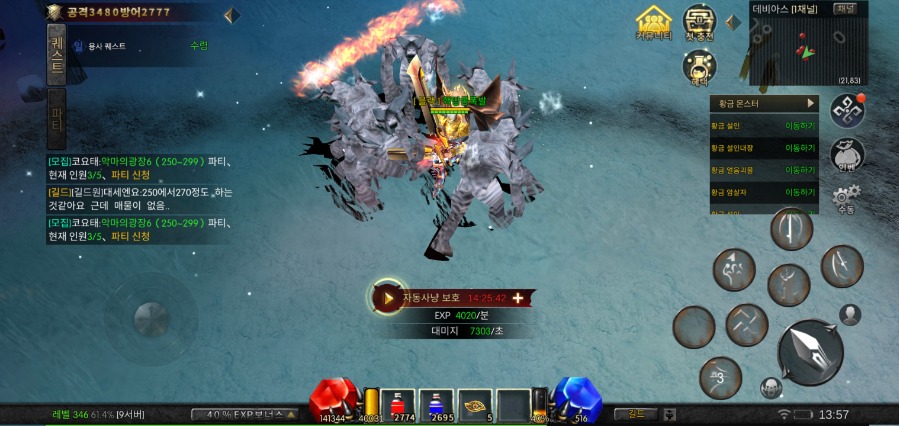Viewport: 899px width, 426px height.
Task: Open the 커뮤니티 community menu
Action: coord(653,24)
